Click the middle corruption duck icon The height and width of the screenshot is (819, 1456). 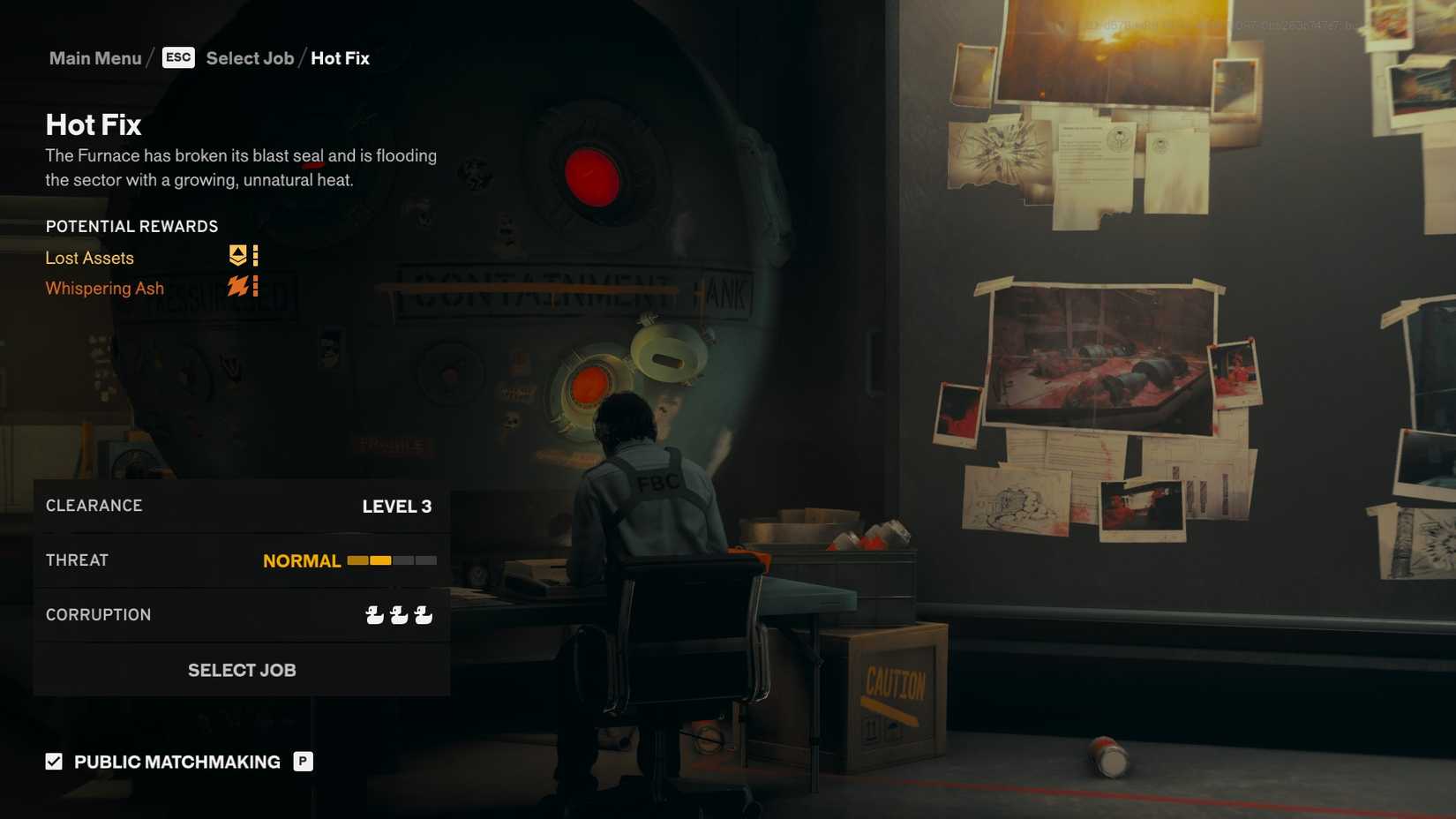[x=397, y=615]
